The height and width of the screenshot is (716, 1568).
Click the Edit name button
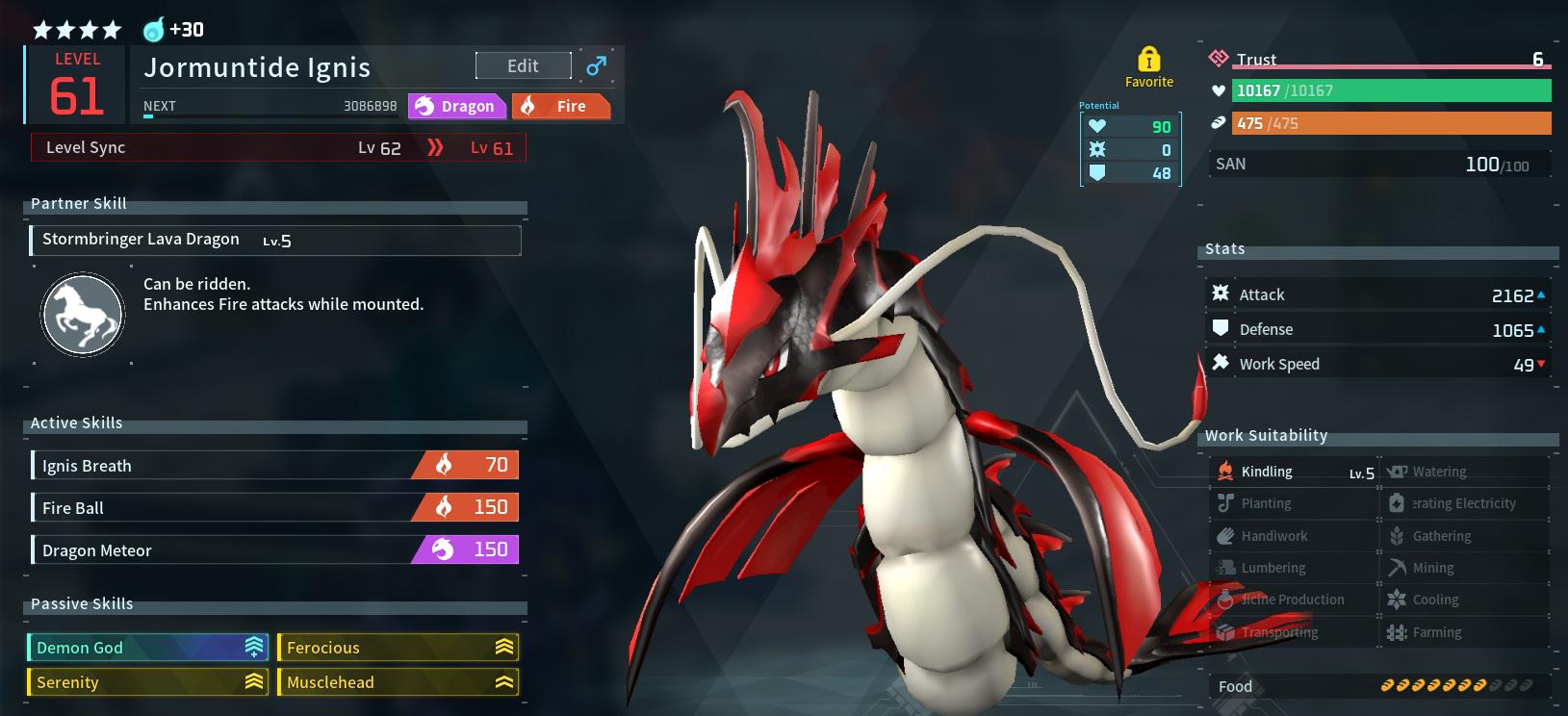(x=523, y=65)
